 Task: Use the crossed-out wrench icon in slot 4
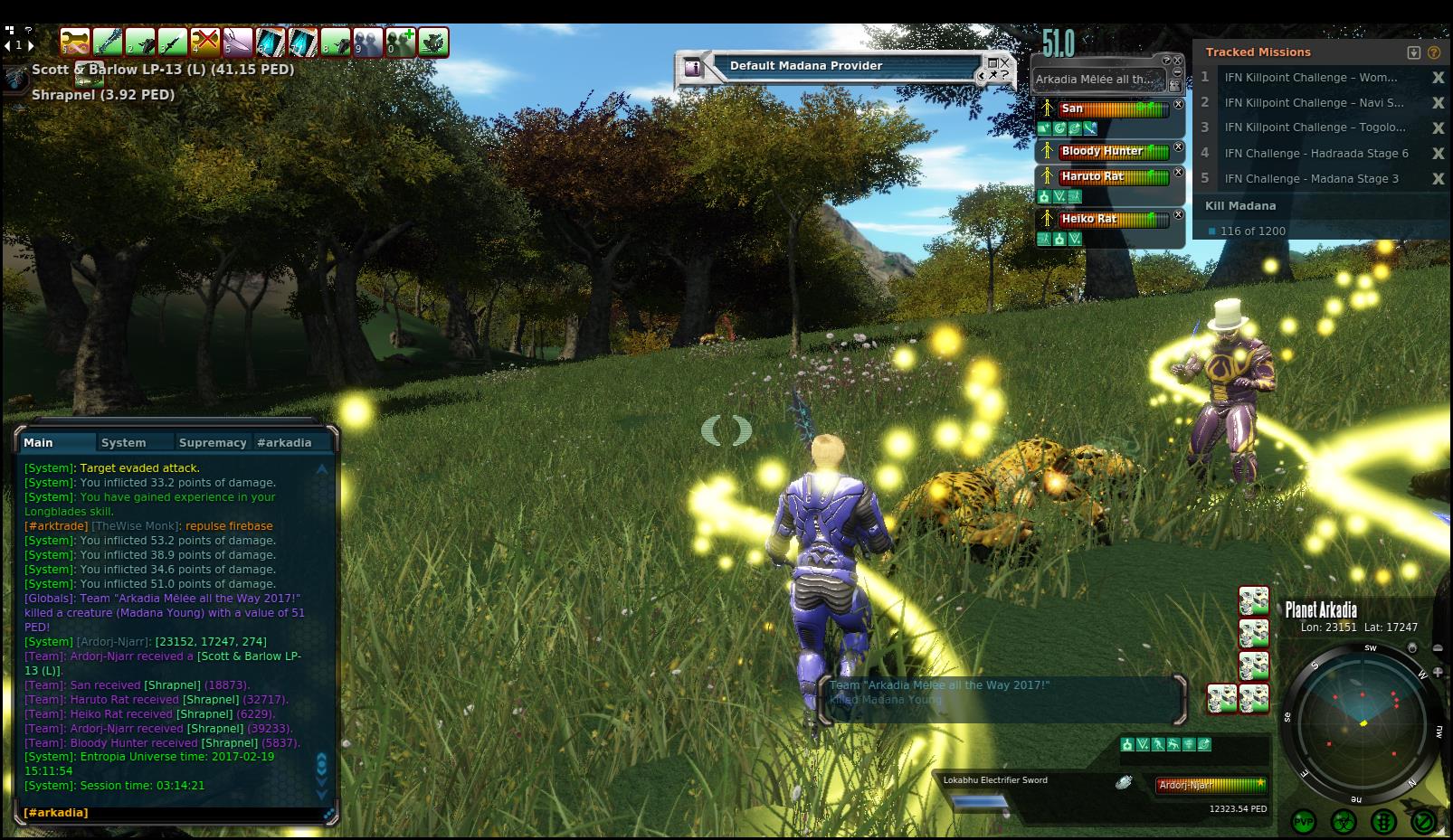pyautogui.click(x=205, y=42)
